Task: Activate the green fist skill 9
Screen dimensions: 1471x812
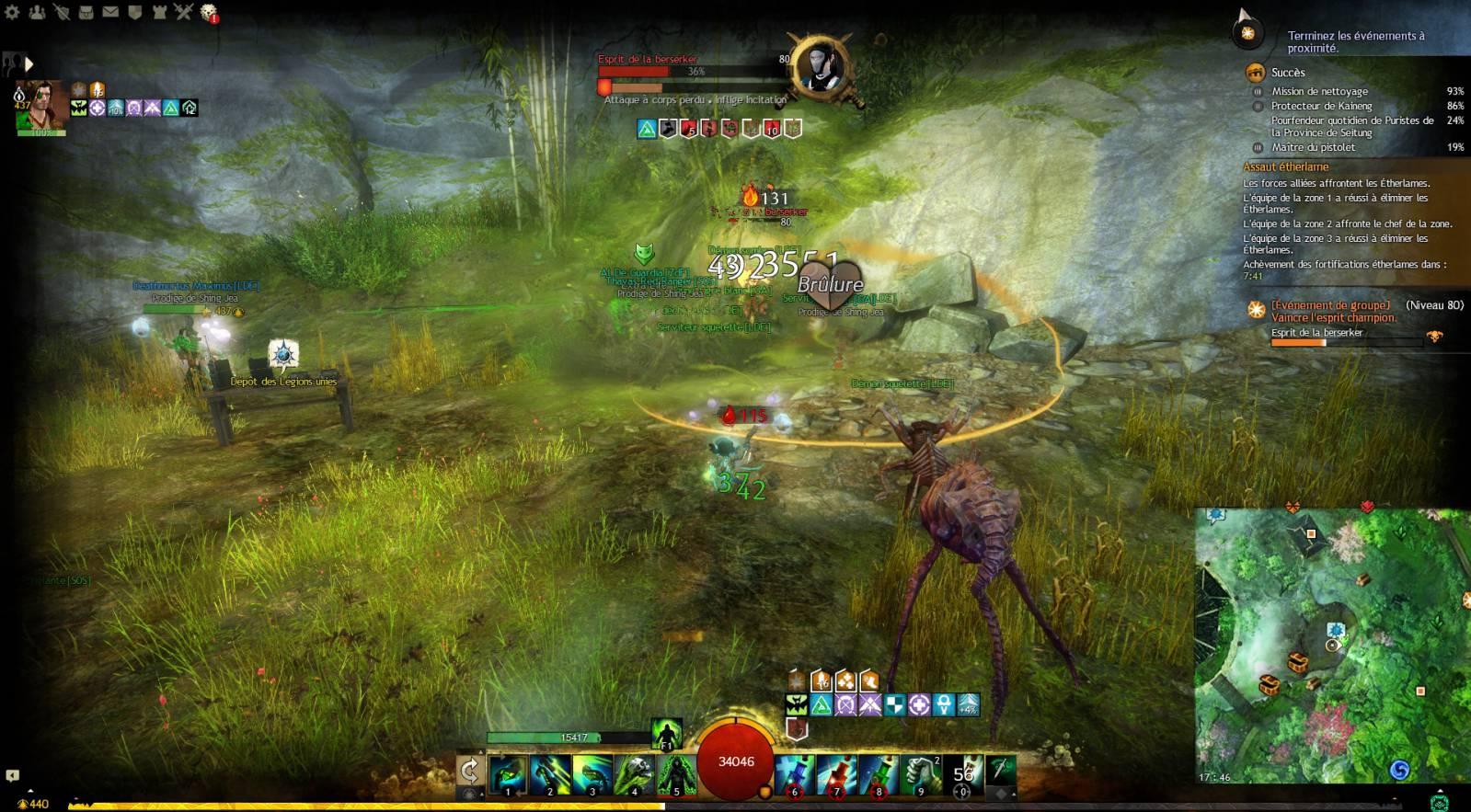Action: pyautogui.click(x=921, y=773)
